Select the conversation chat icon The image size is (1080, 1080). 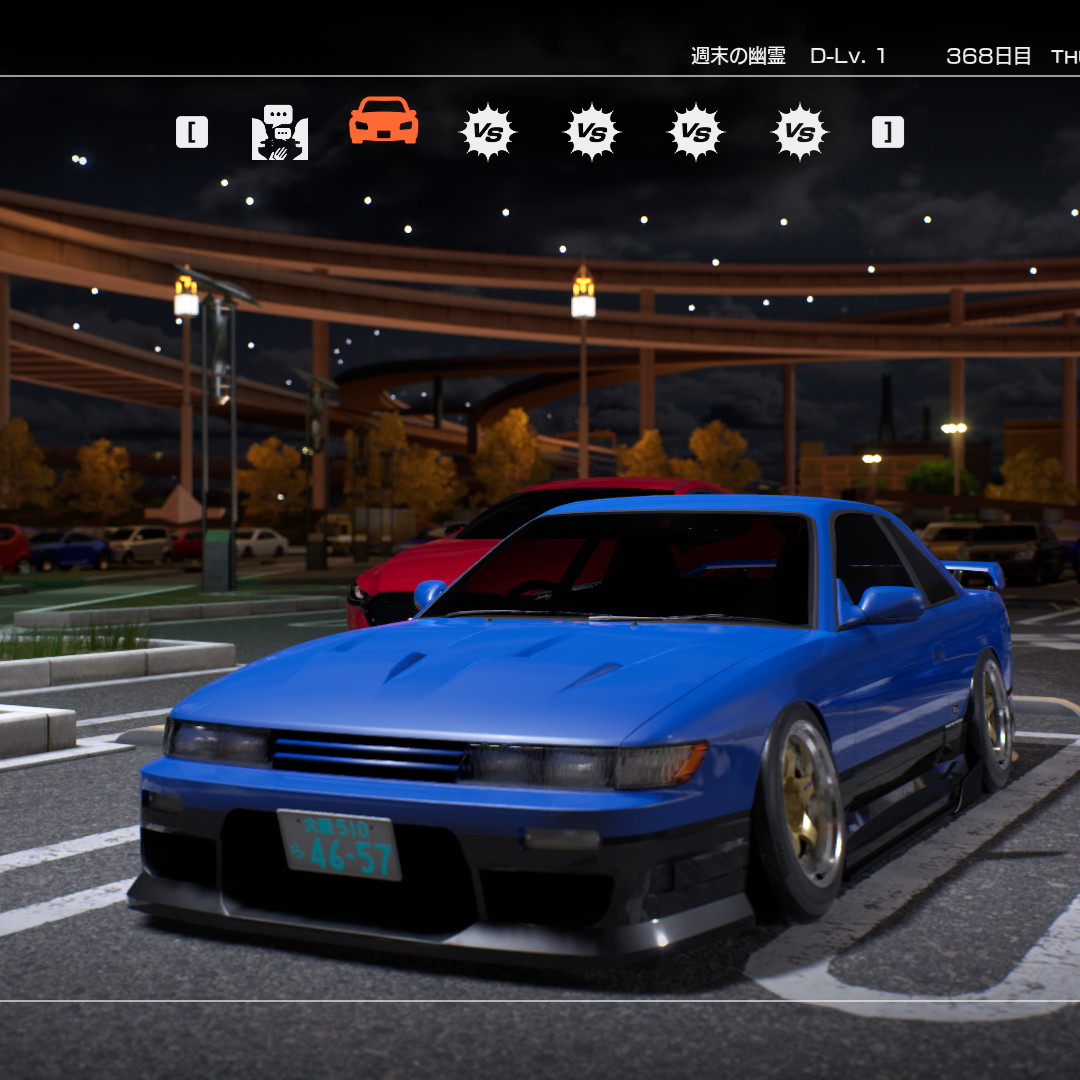(x=280, y=133)
